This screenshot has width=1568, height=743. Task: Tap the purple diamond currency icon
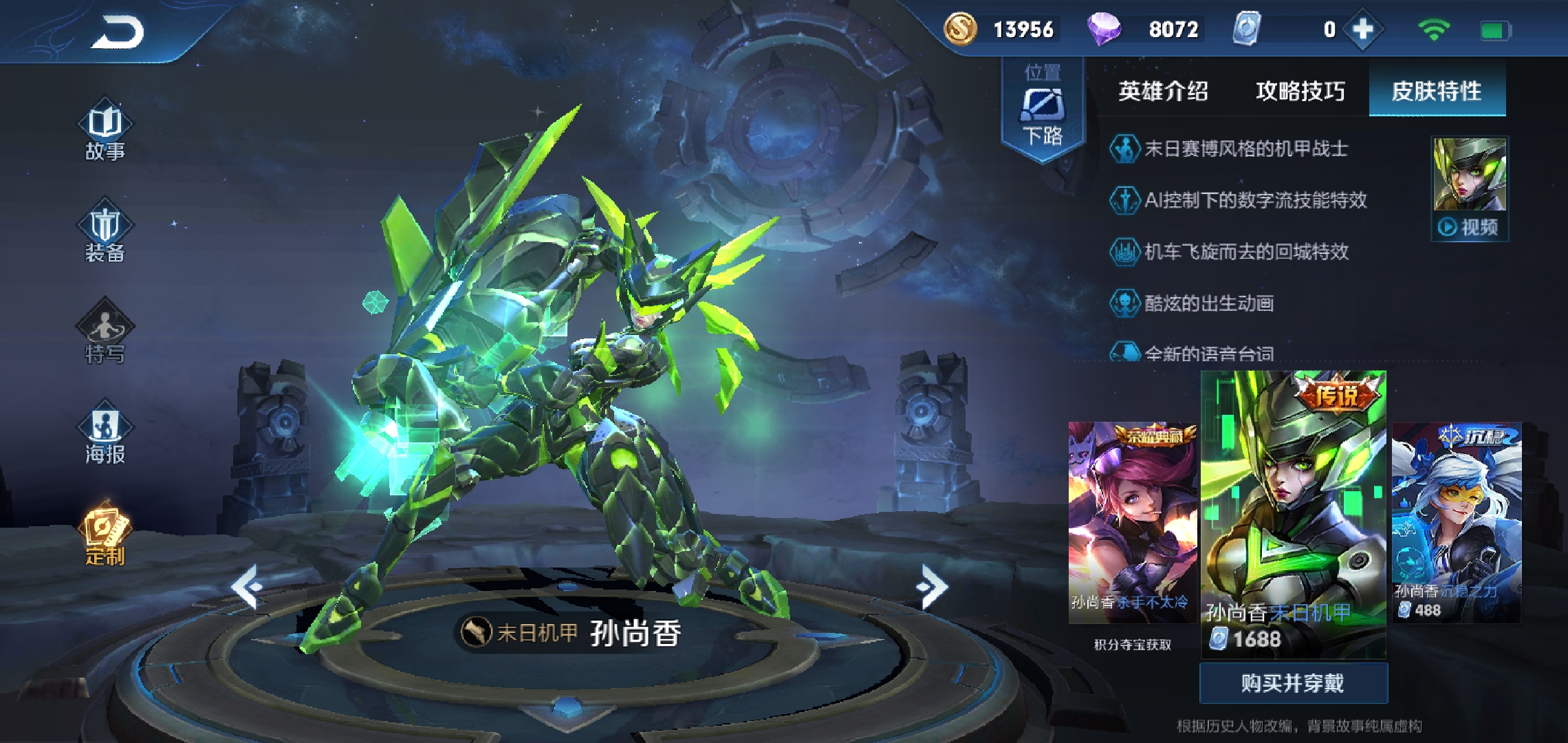click(1103, 30)
